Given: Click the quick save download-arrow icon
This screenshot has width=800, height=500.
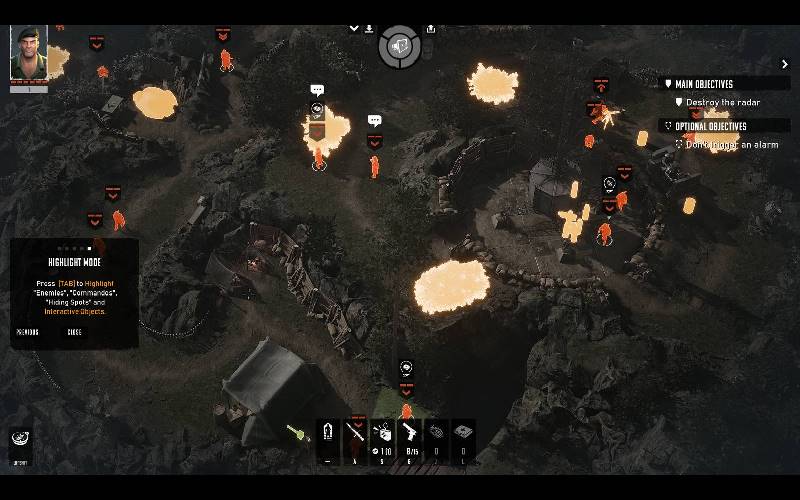Looking at the screenshot, I should click(x=369, y=29).
